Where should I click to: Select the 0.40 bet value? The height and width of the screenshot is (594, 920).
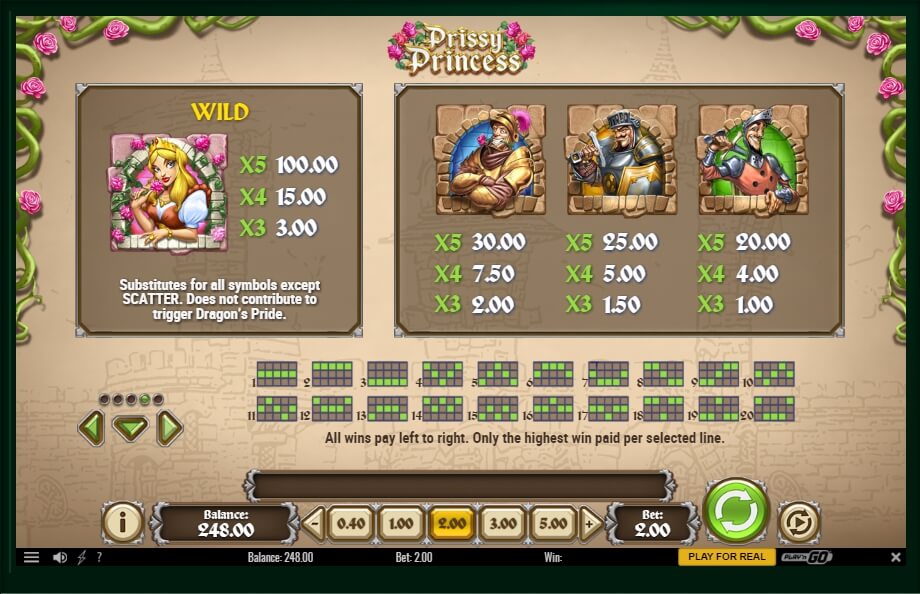point(350,523)
